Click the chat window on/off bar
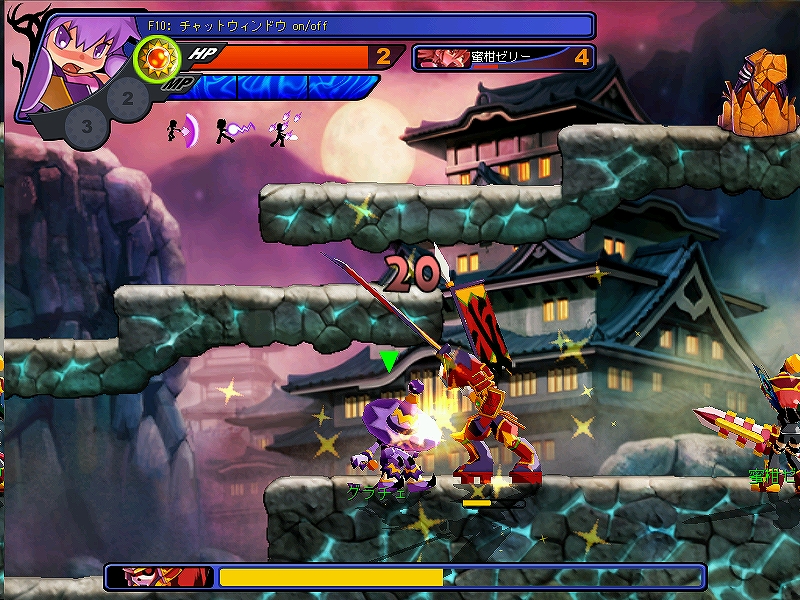The height and width of the screenshot is (600, 800). click(x=370, y=25)
